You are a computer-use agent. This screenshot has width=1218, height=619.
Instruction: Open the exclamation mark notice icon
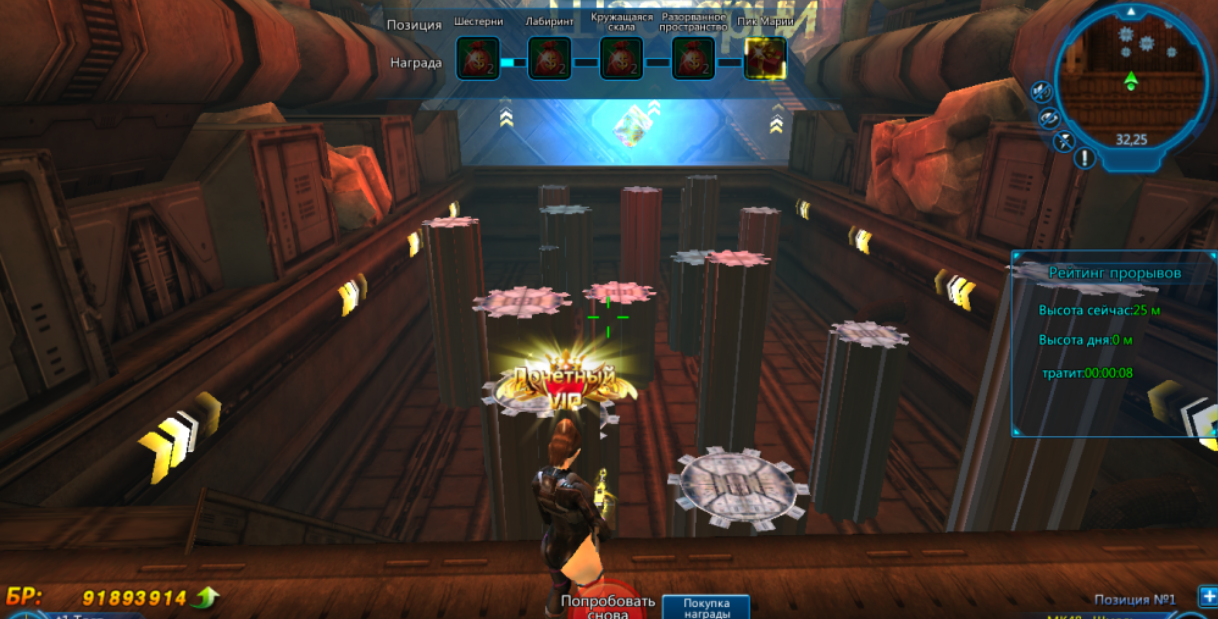click(1085, 158)
